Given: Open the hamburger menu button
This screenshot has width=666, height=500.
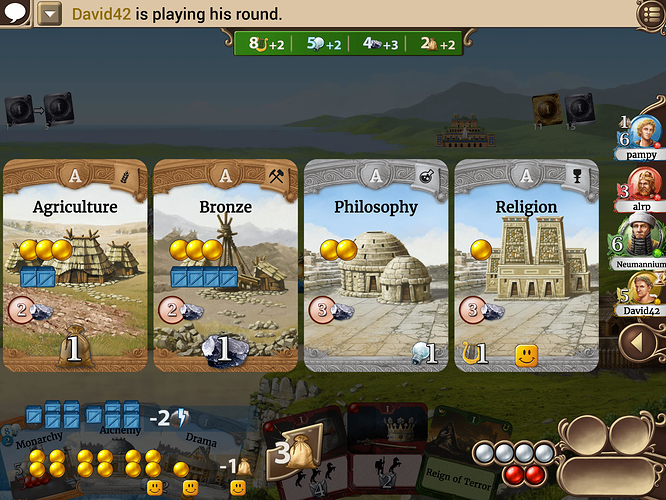Looking at the screenshot, I should pyautogui.click(x=650, y=13).
